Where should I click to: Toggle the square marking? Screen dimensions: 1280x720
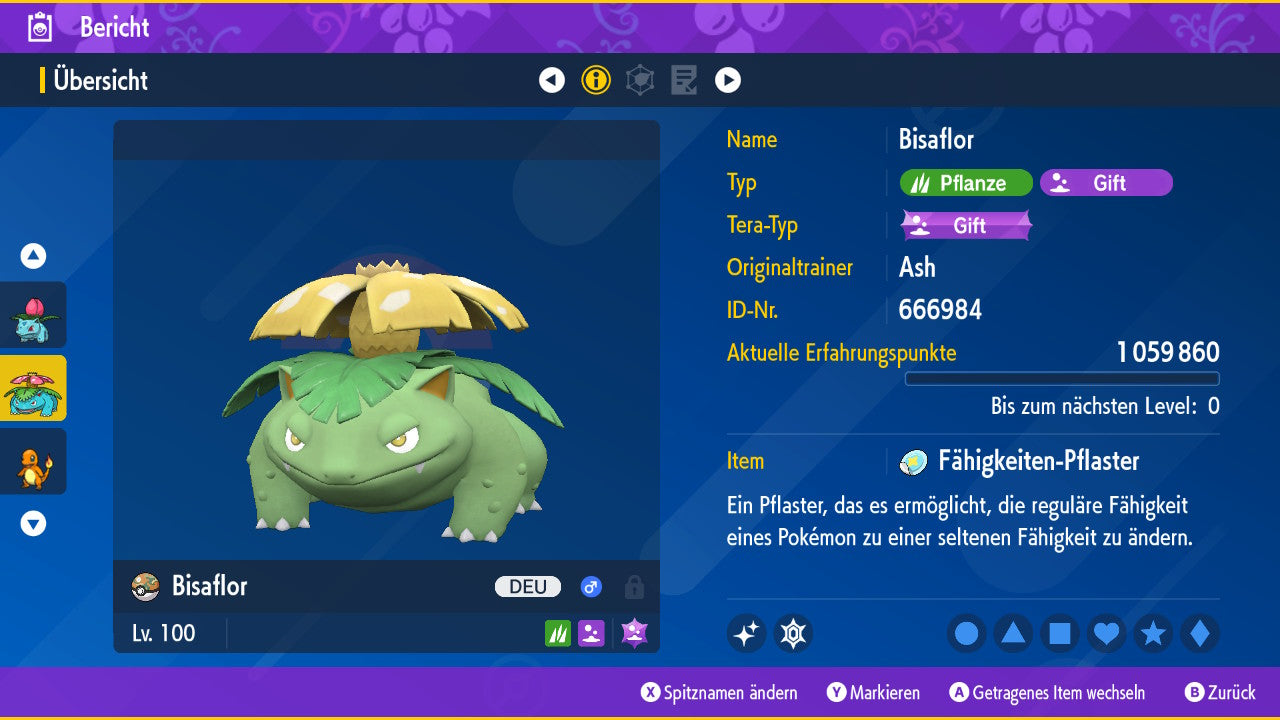[1060, 634]
